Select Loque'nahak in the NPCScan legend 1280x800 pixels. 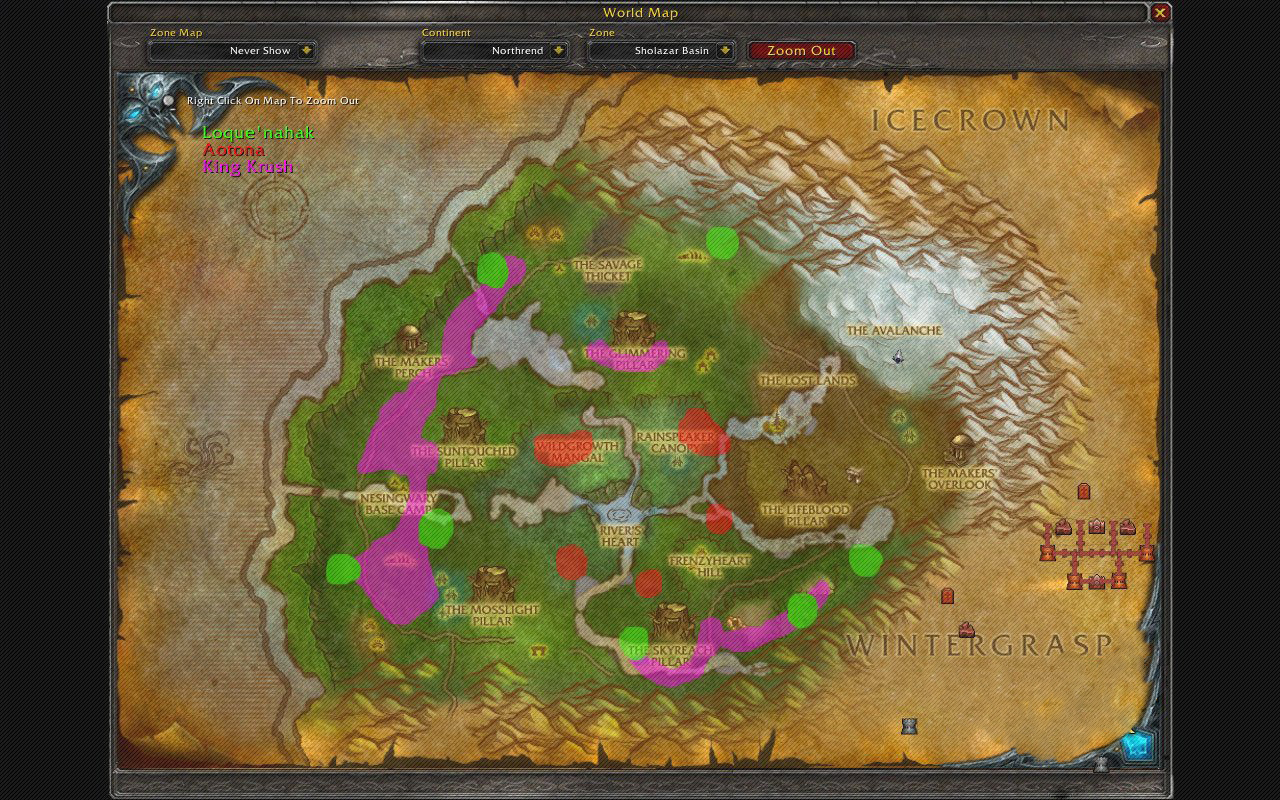pos(256,132)
